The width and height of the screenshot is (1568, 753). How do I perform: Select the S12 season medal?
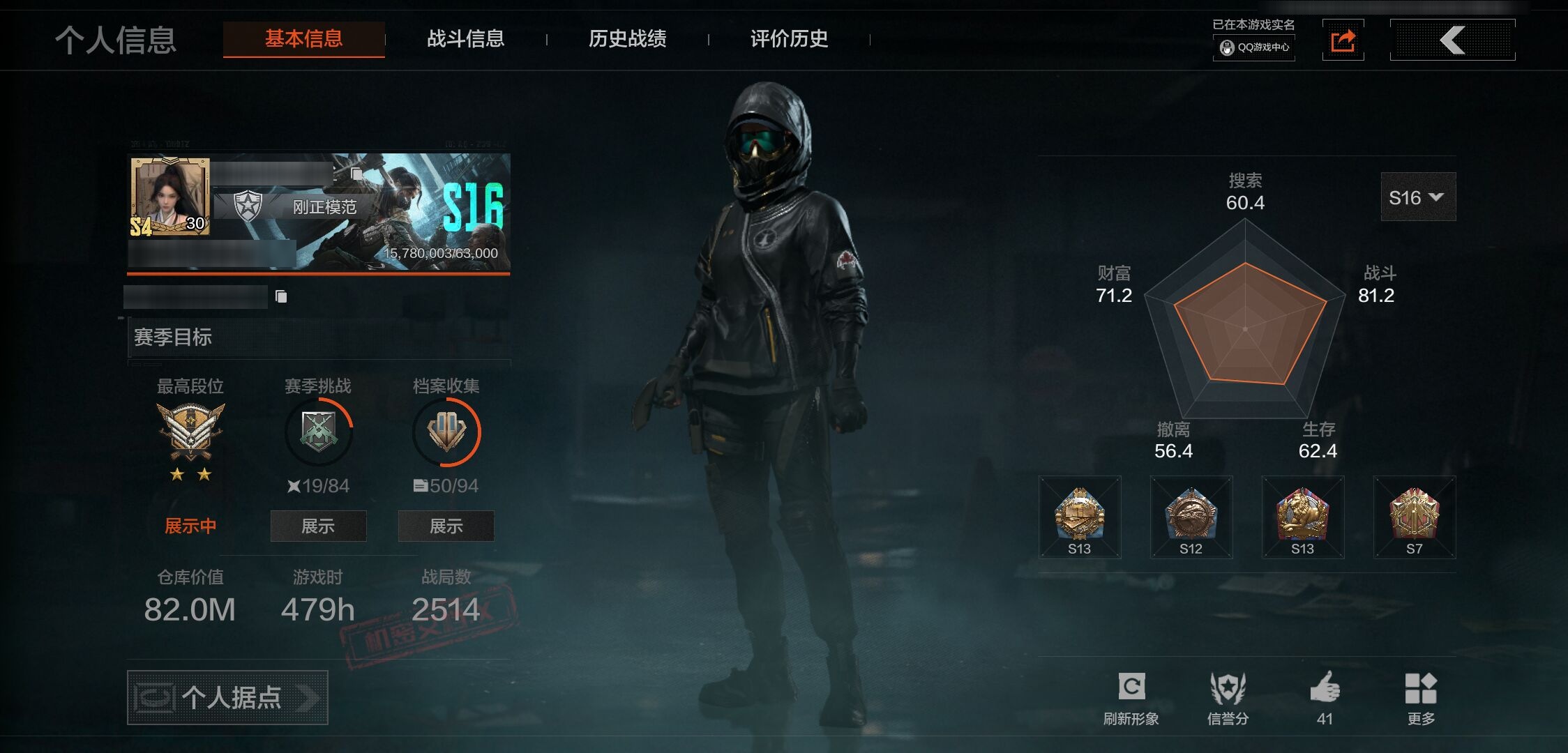point(1191,517)
